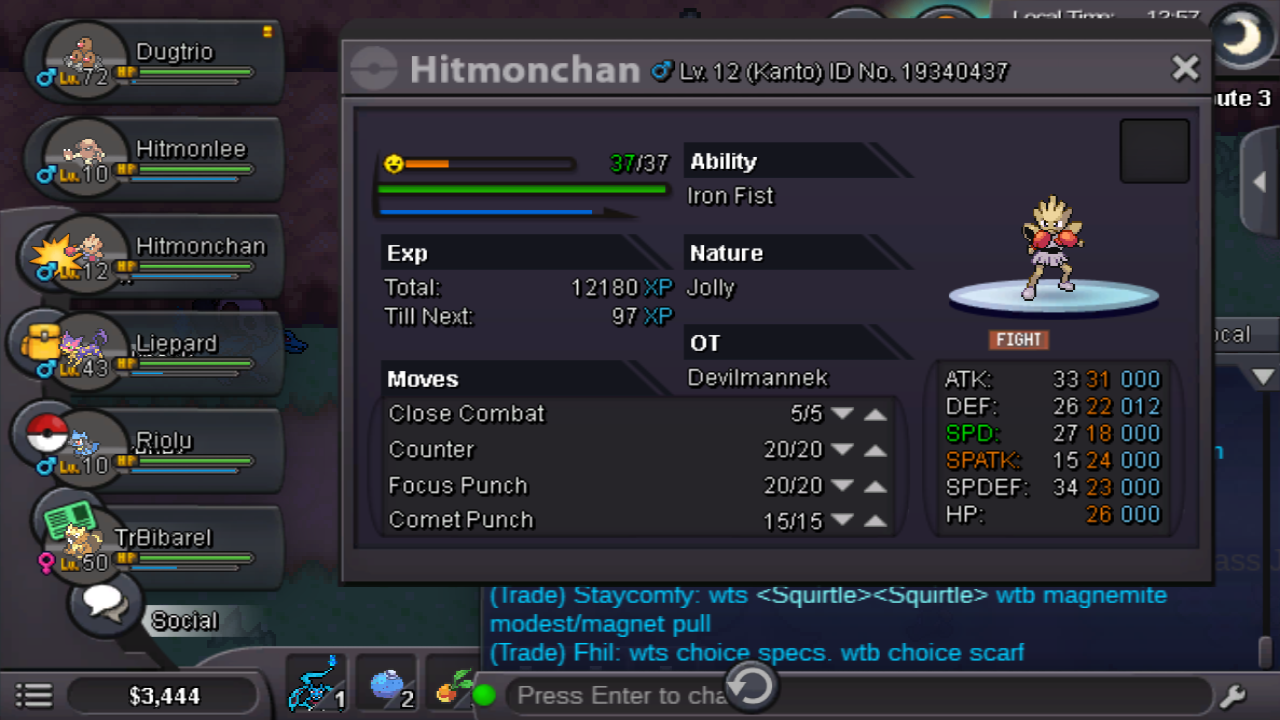Viewport: 1280px width, 720px height.
Task: Move Focus Punch down in move order
Action: (842, 486)
